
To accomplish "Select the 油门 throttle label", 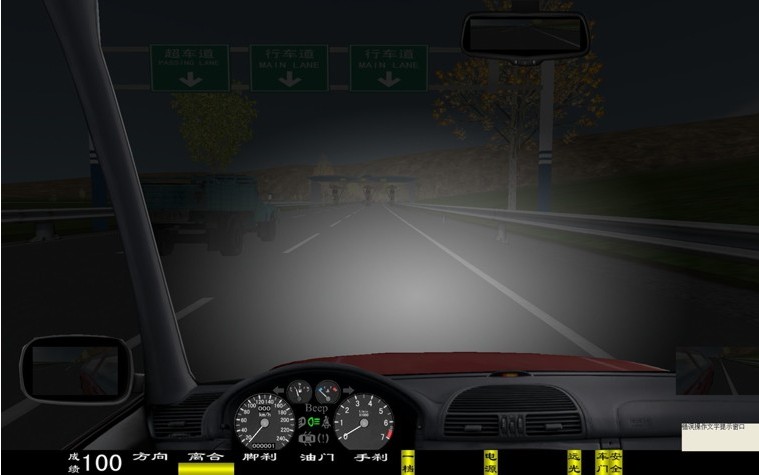I will 315,457.
